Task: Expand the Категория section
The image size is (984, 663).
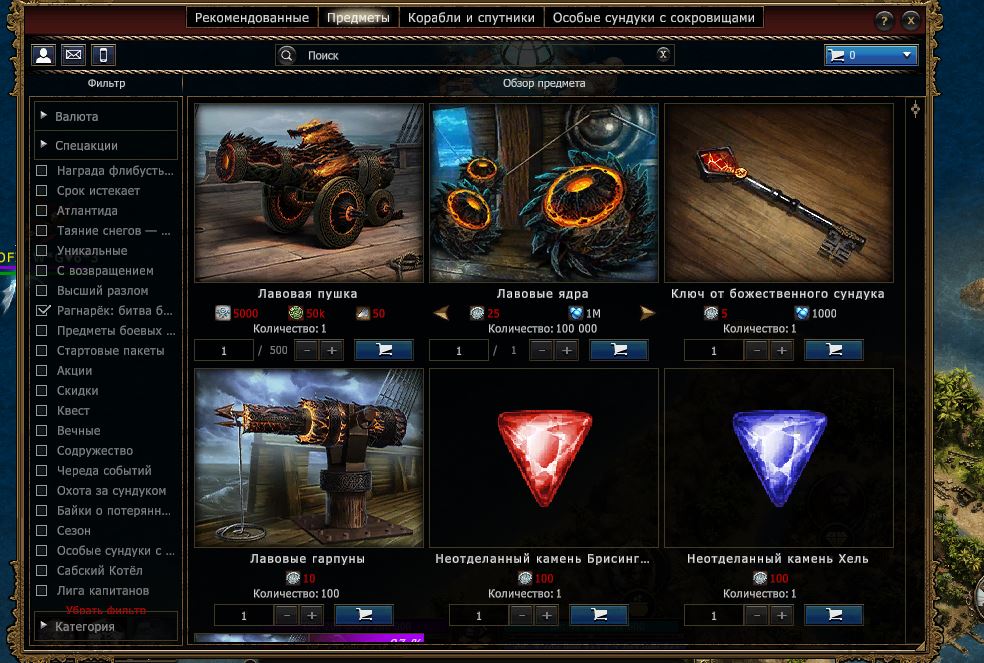Action: click(105, 627)
